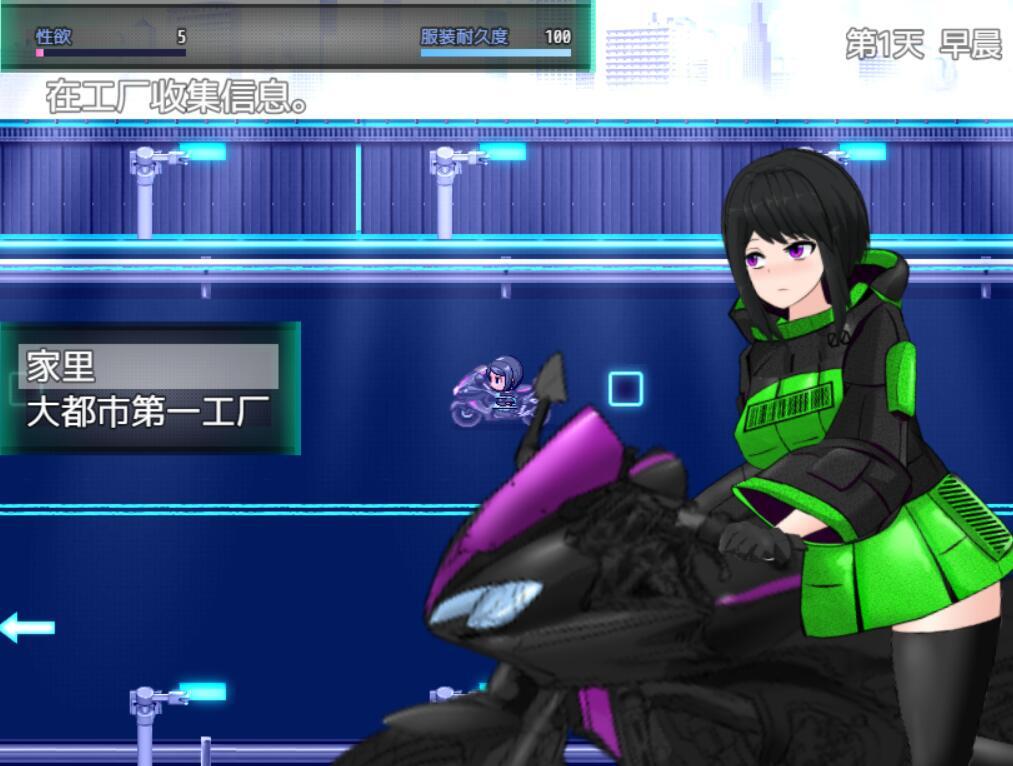Image resolution: width=1013 pixels, height=766 pixels.
Task: Choose 大都市第一工厂 from the destination list
Action: point(148,410)
